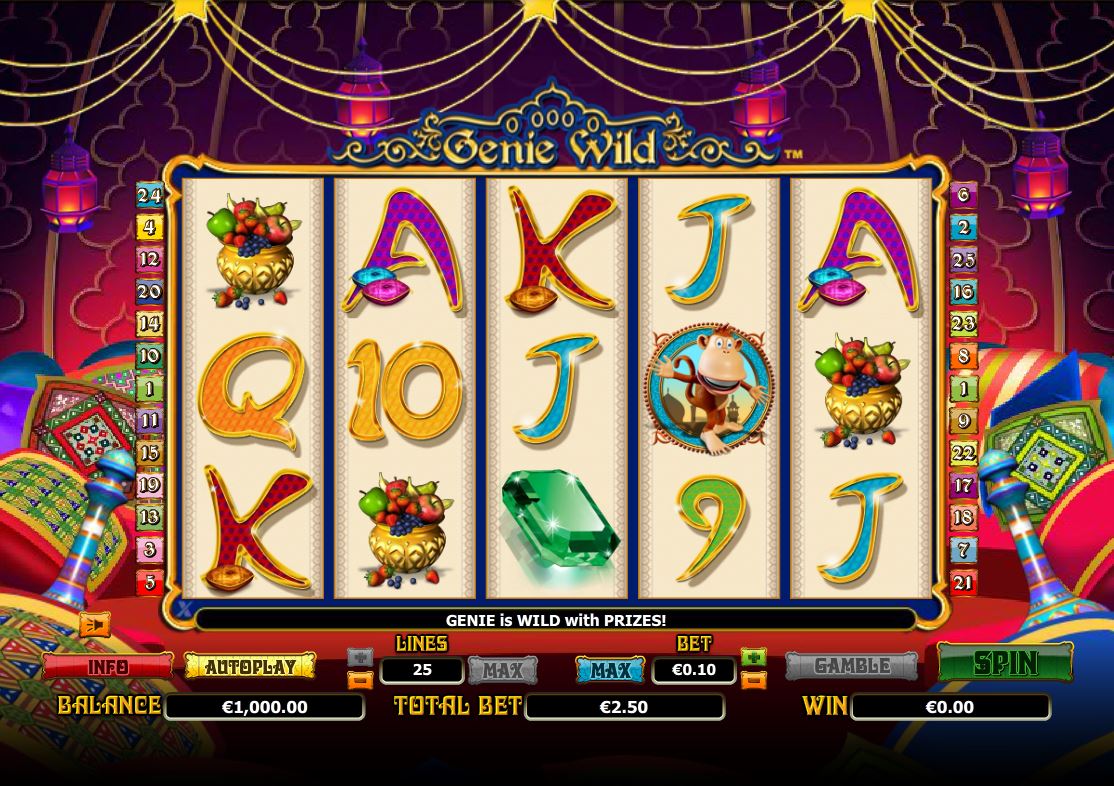Choose payline marker 25

pos(963,260)
